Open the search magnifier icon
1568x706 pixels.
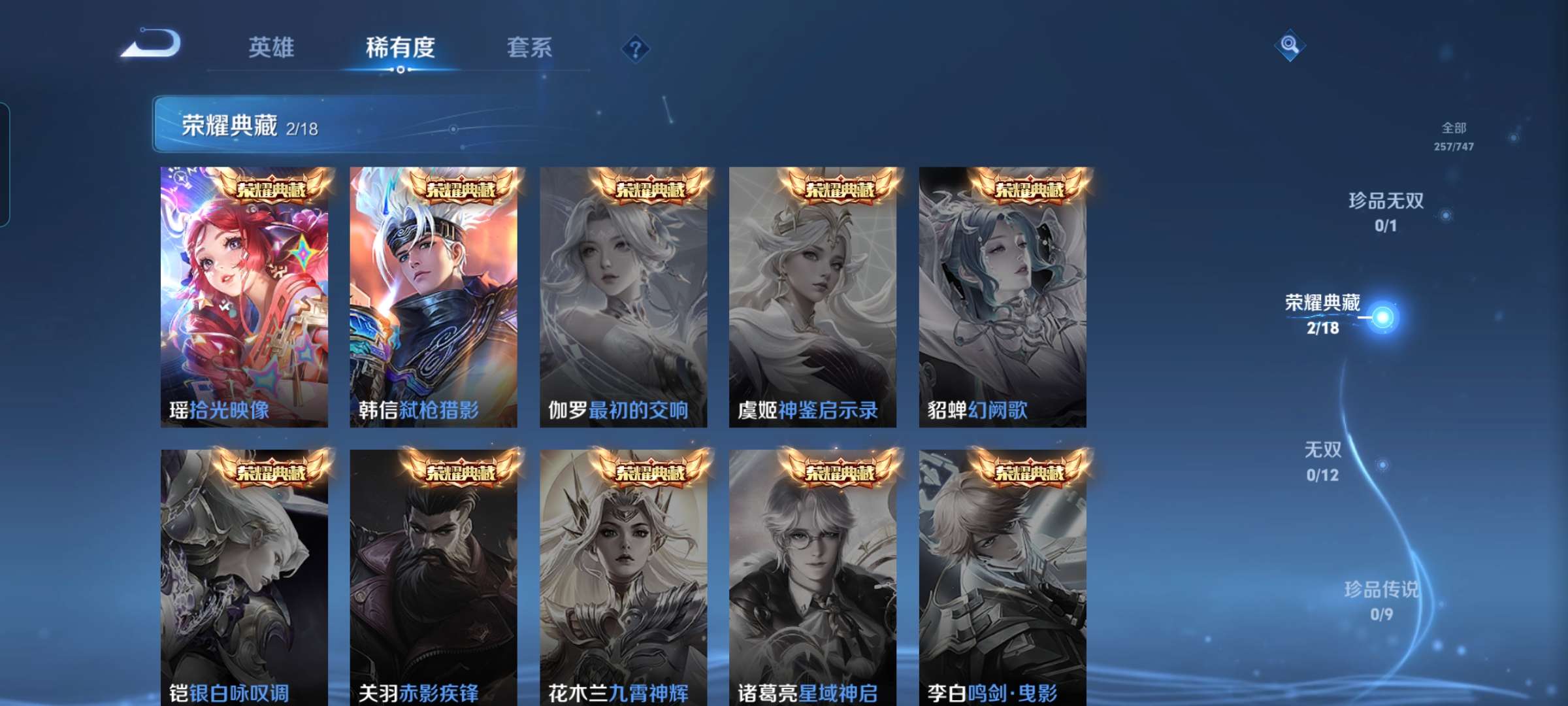pyautogui.click(x=1289, y=43)
